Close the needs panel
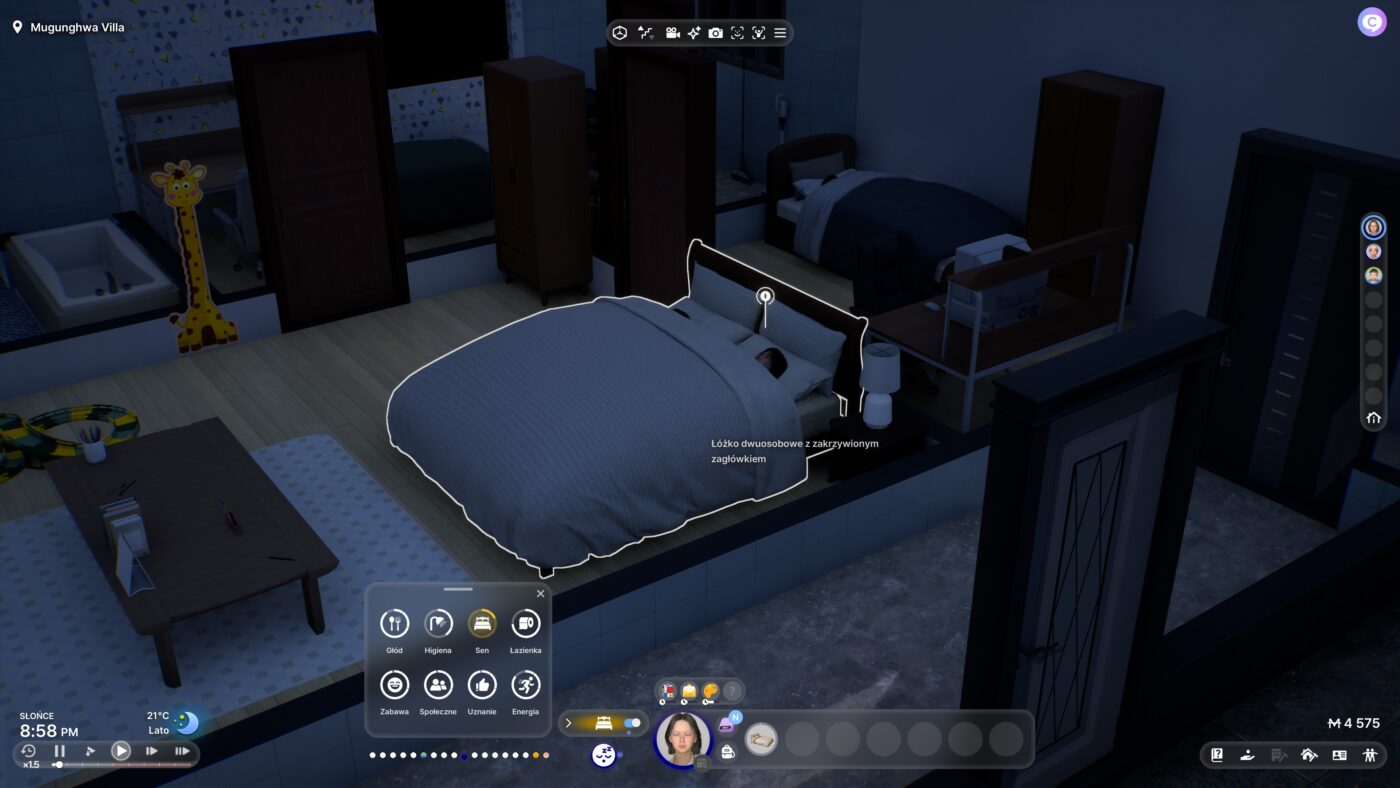 (x=541, y=594)
